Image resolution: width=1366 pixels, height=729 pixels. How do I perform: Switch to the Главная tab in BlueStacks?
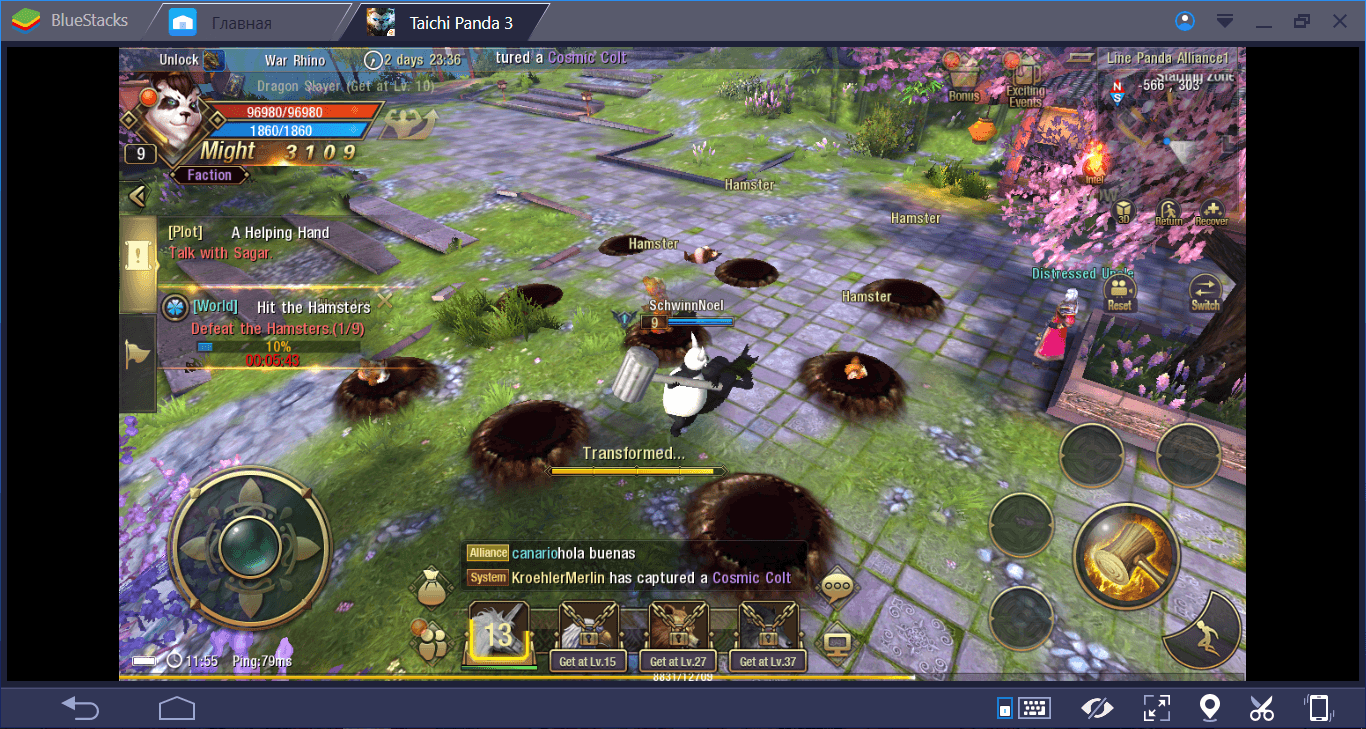[x=242, y=22]
